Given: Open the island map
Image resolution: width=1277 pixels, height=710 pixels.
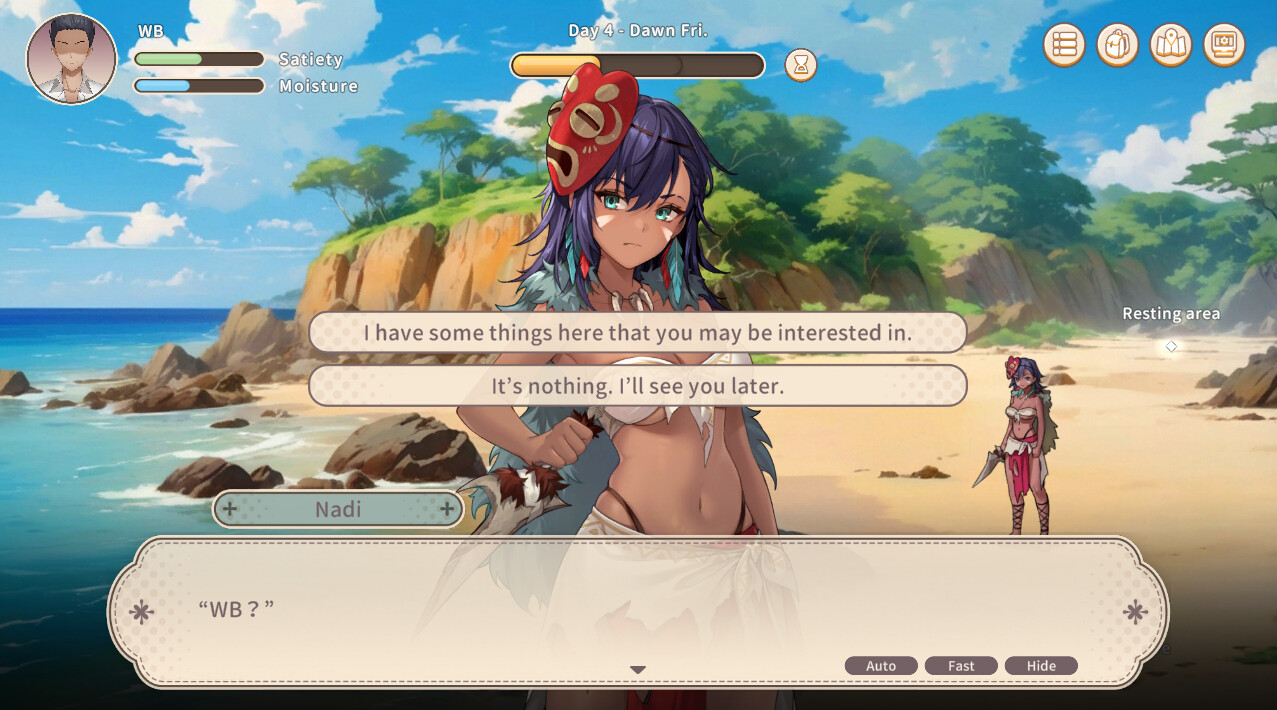Looking at the screenshot, I should [1170, 45].
